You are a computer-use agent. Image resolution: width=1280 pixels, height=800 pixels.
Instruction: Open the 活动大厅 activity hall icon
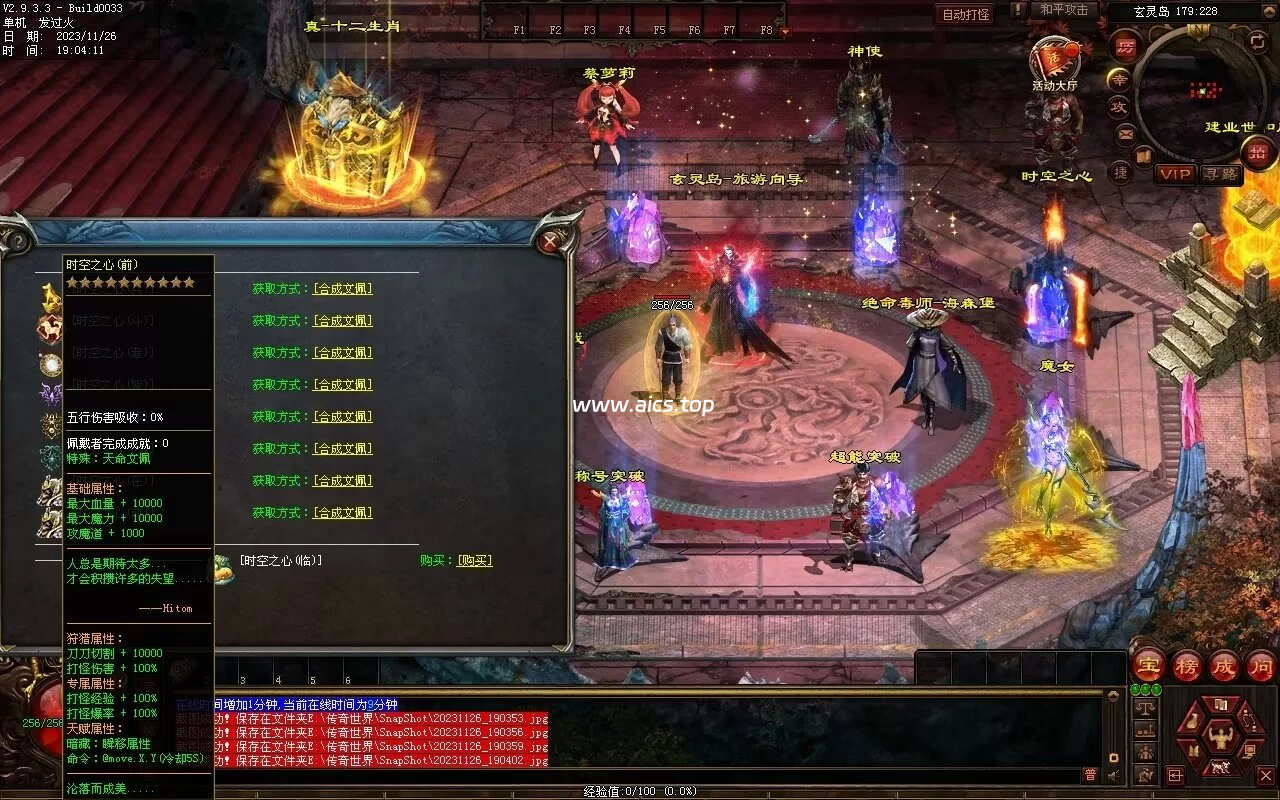[1054, 60]
